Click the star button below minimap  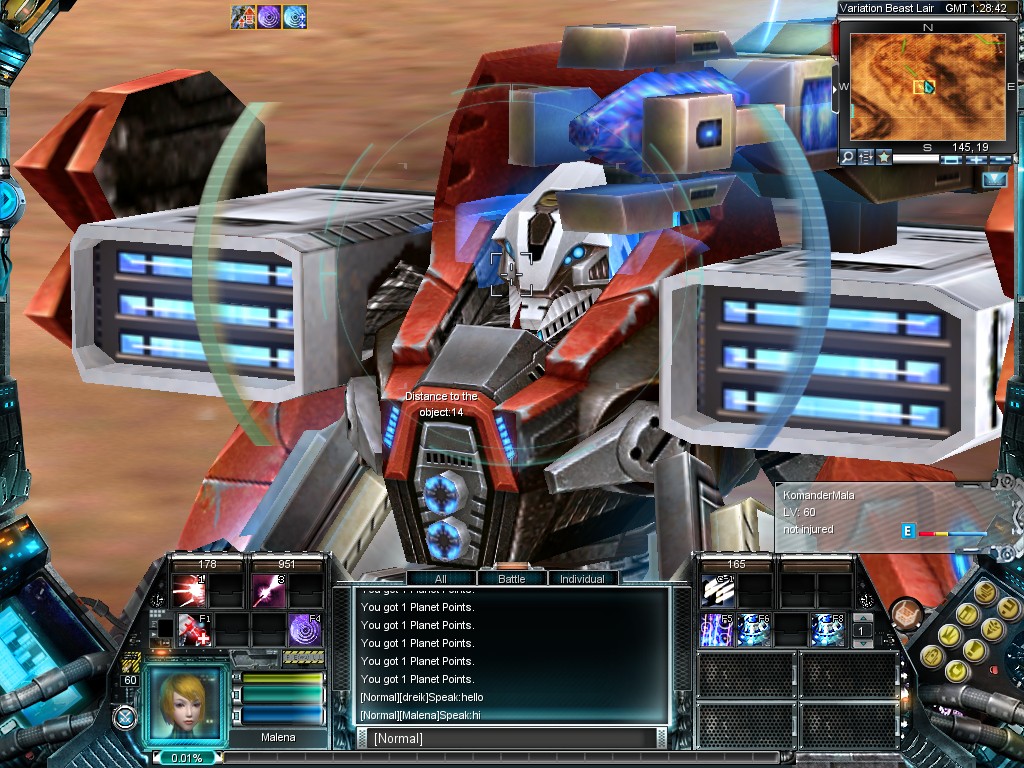[884, 157]
